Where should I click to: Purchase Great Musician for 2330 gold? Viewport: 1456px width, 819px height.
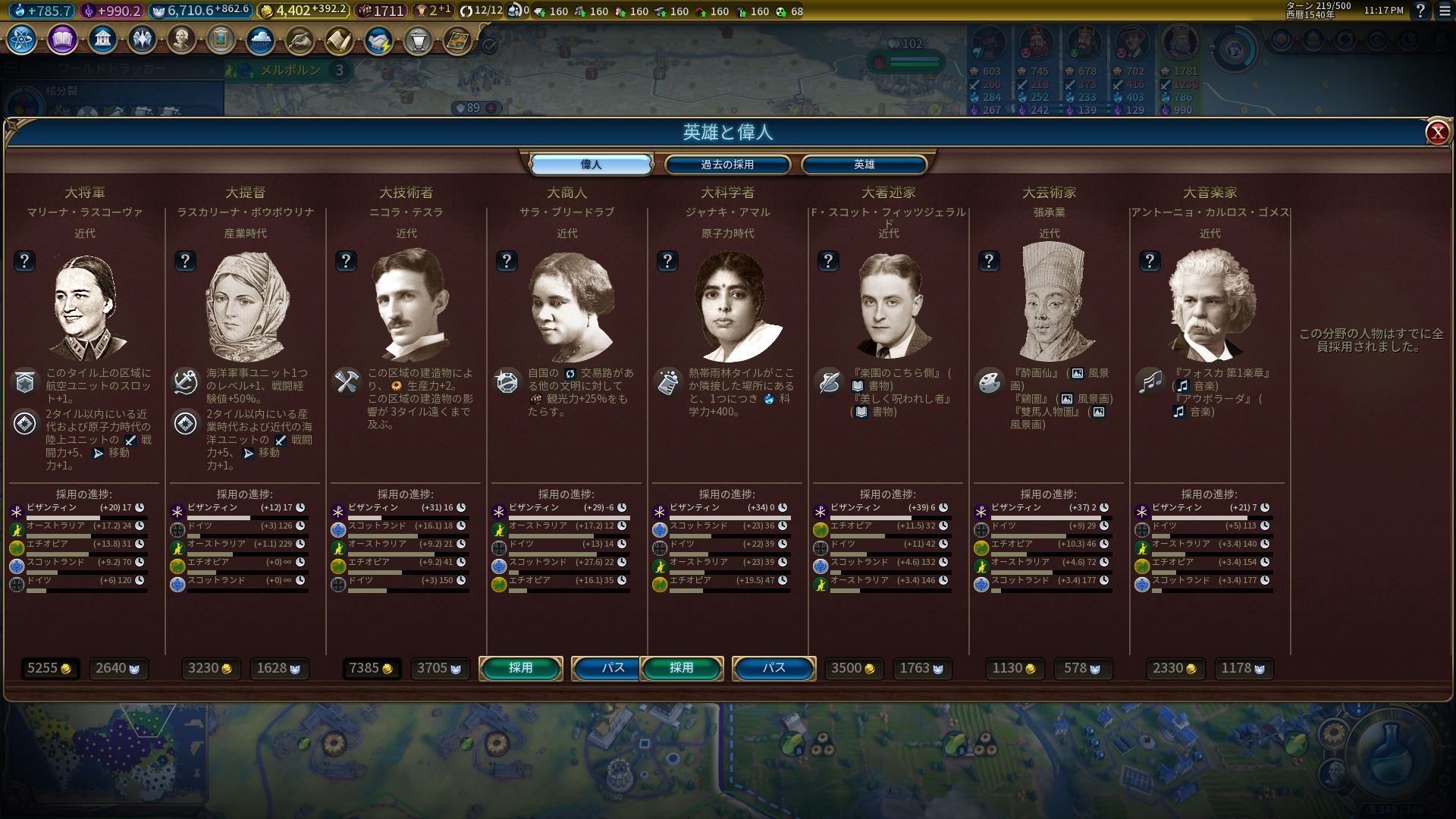pyautogui.click(x=1175, y=668)
